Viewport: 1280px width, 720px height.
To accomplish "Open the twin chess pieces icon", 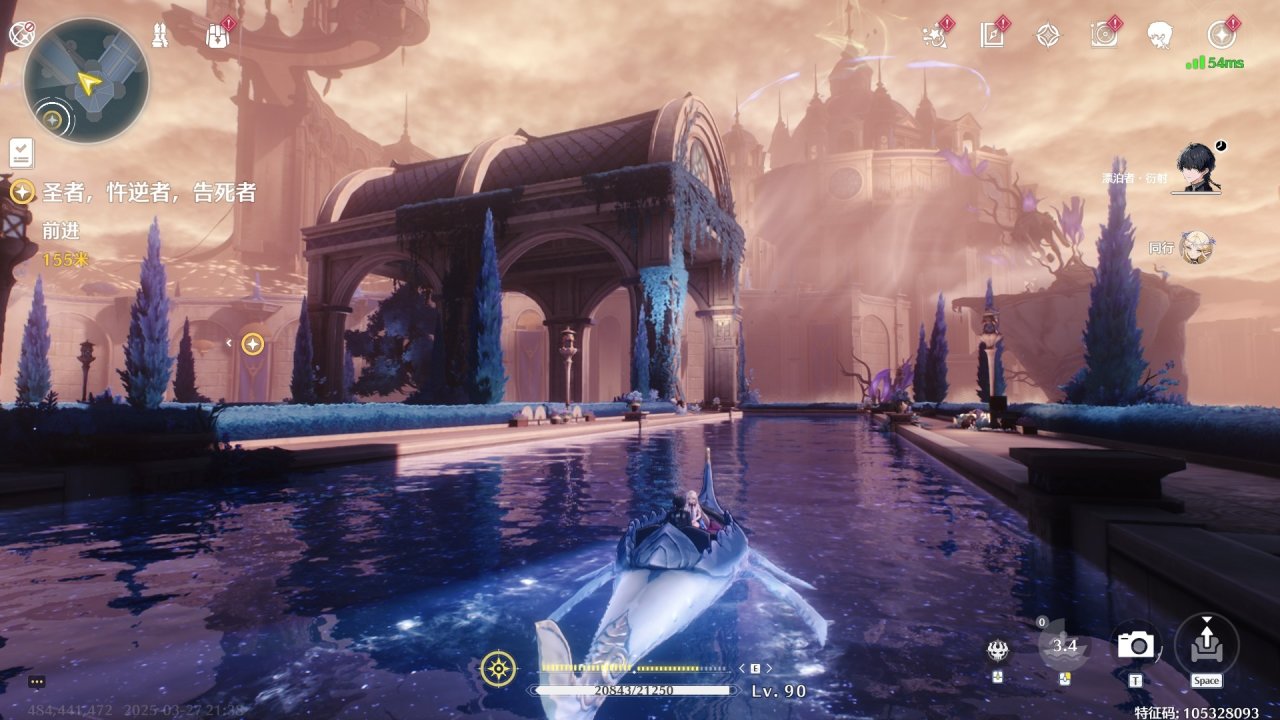I will click(160, 36).
